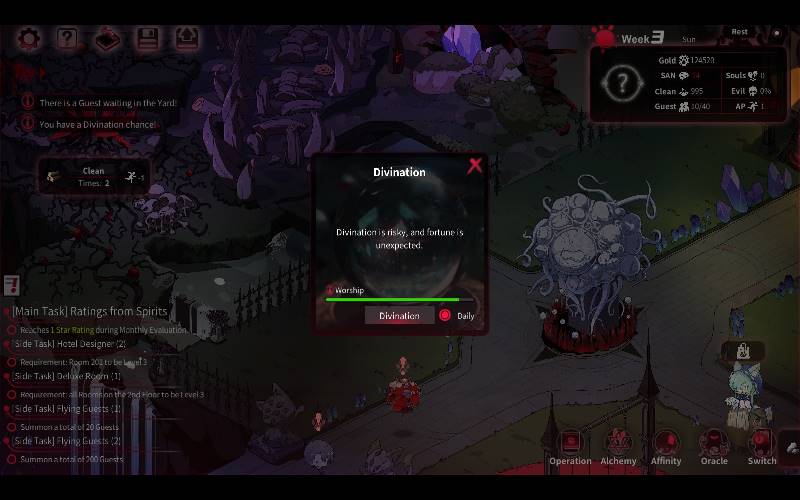Click the Rest button
Image resolution: width=800 pixels, height=500 pixels.
coord(739,32)
